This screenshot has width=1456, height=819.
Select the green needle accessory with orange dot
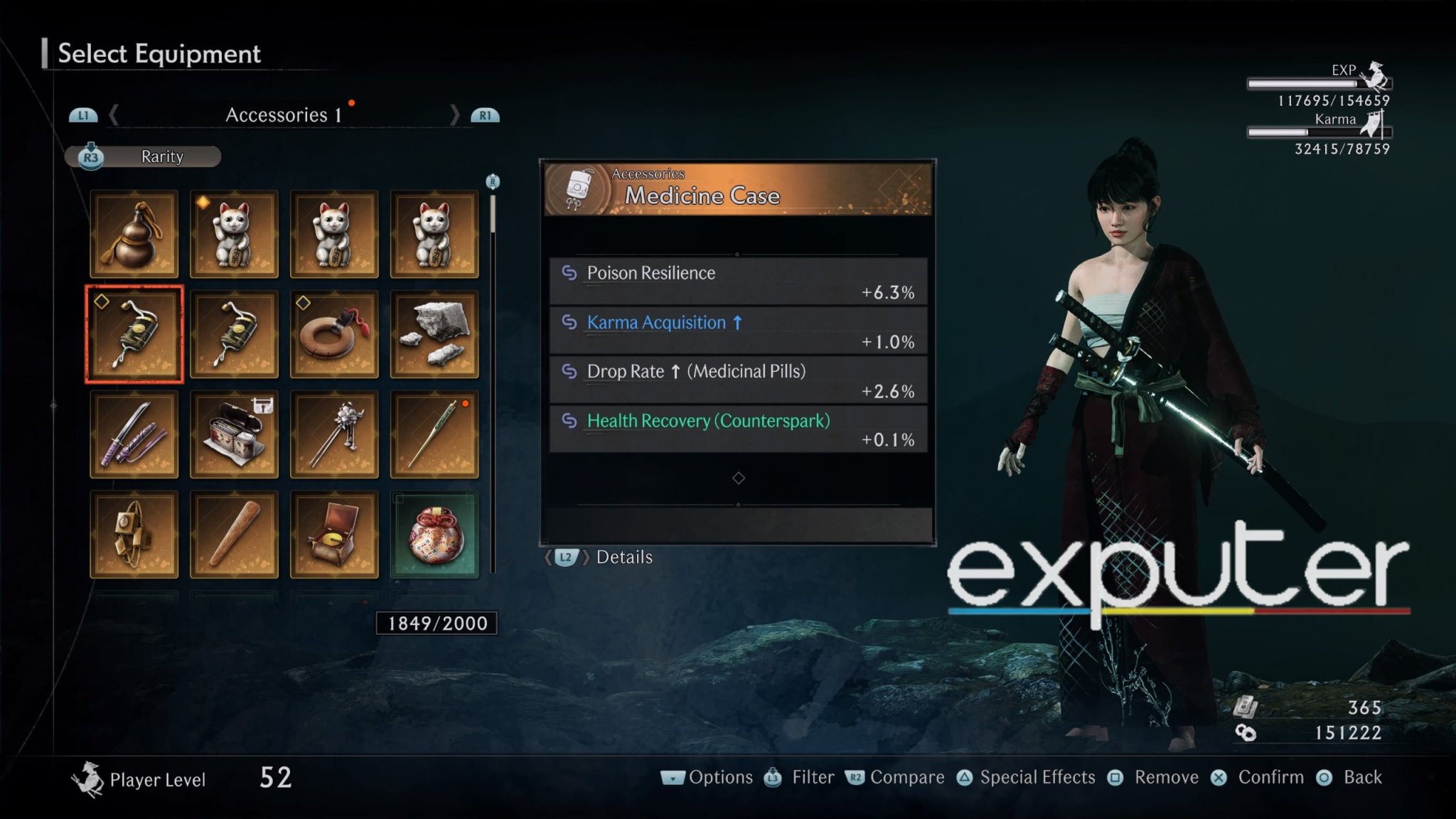[x=434, y=434]
